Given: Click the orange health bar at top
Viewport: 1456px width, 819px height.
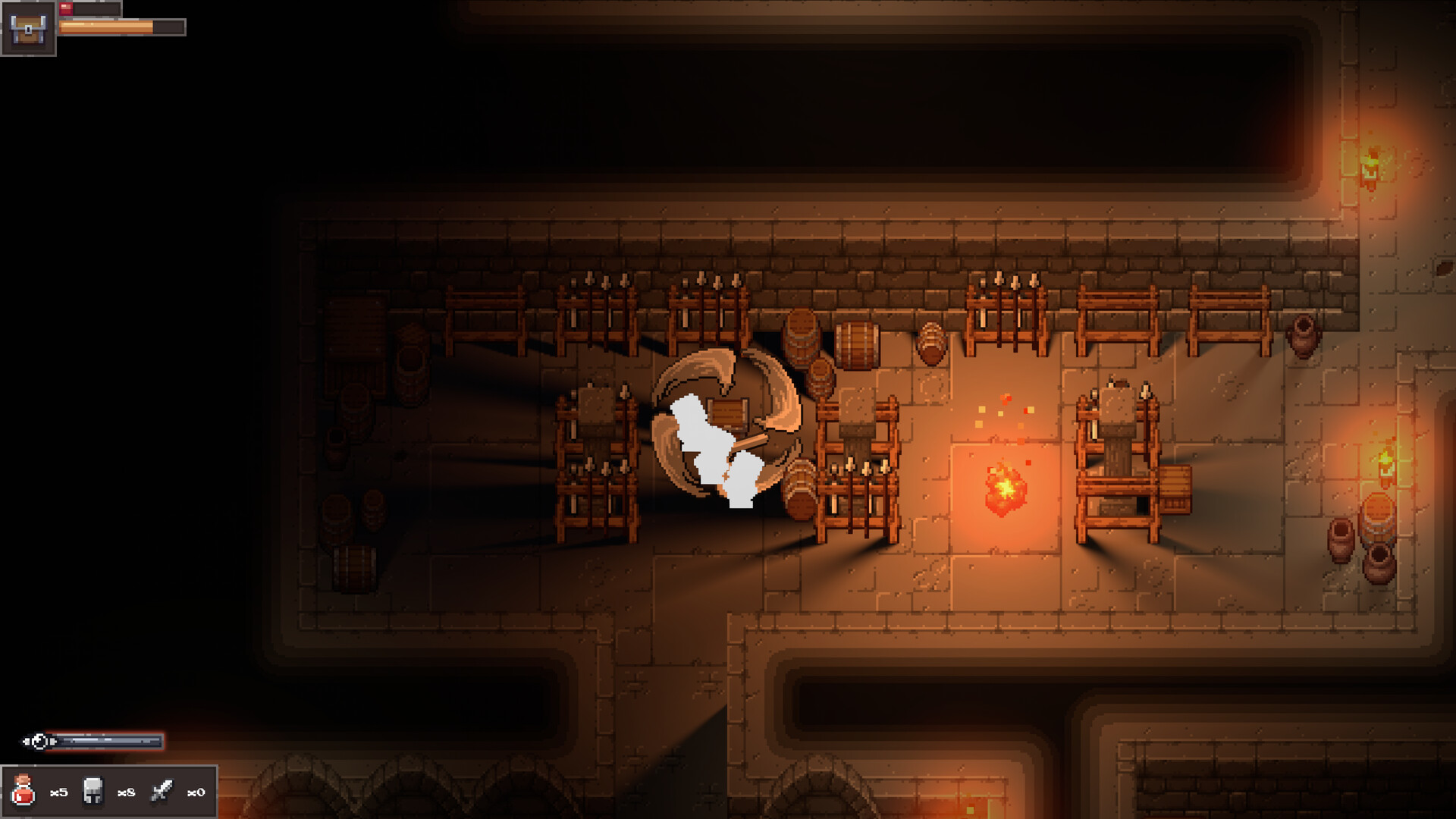Looking at the screenshot, I should 106,27.
